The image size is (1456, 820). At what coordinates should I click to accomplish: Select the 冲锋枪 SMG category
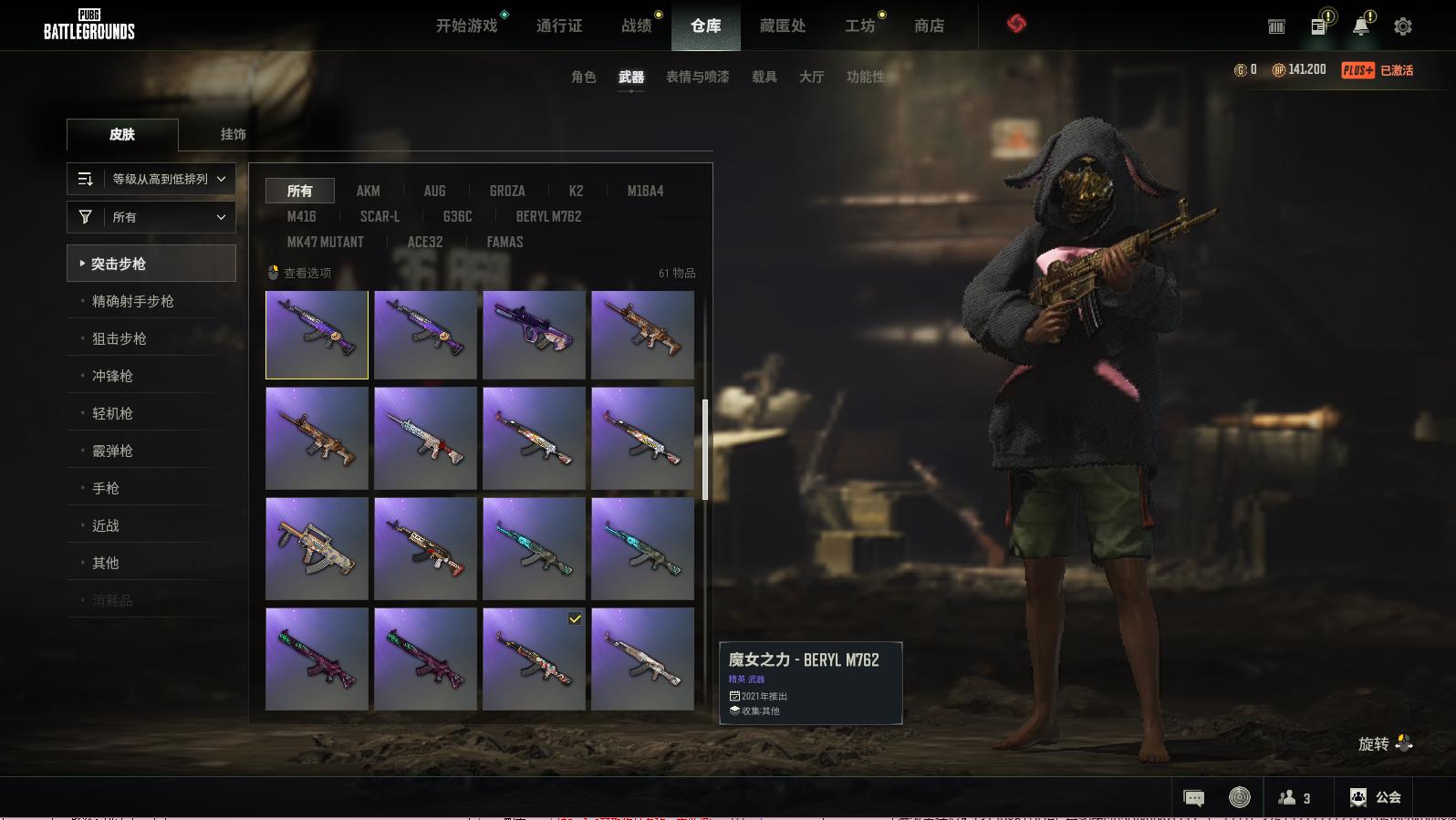click(x=112, y=376)
